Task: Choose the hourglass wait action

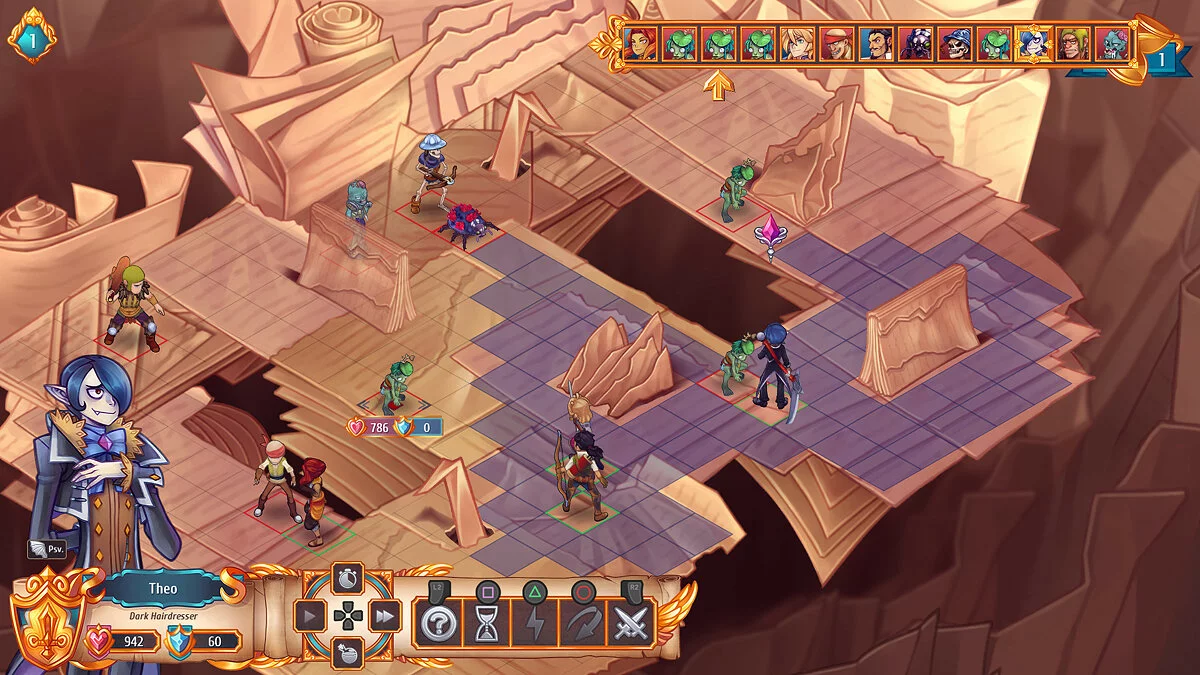Action: (486, 624)
